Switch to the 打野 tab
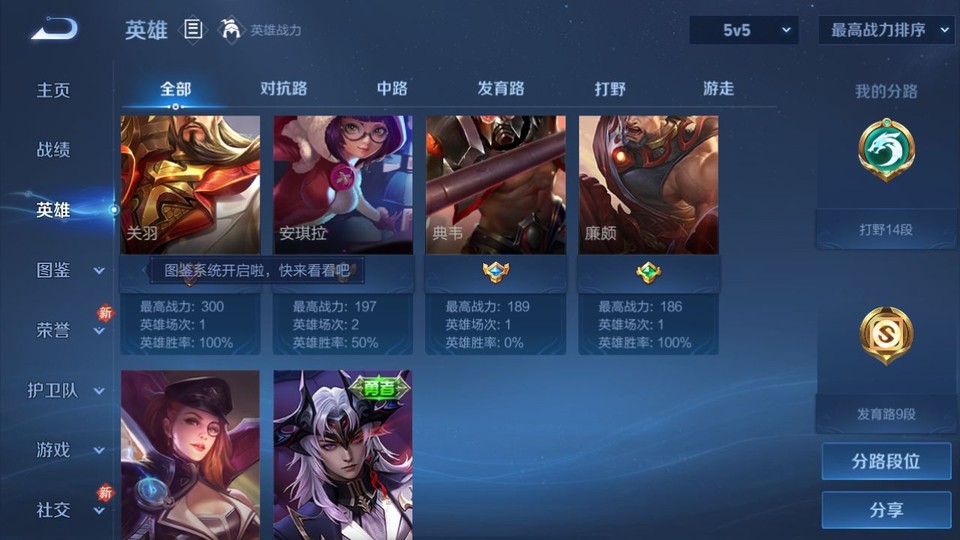 click(610, 88)
